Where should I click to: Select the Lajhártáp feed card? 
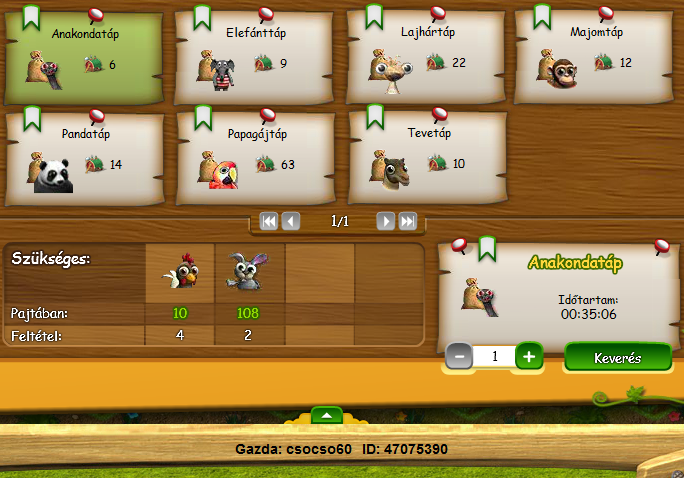click(425, 57)
